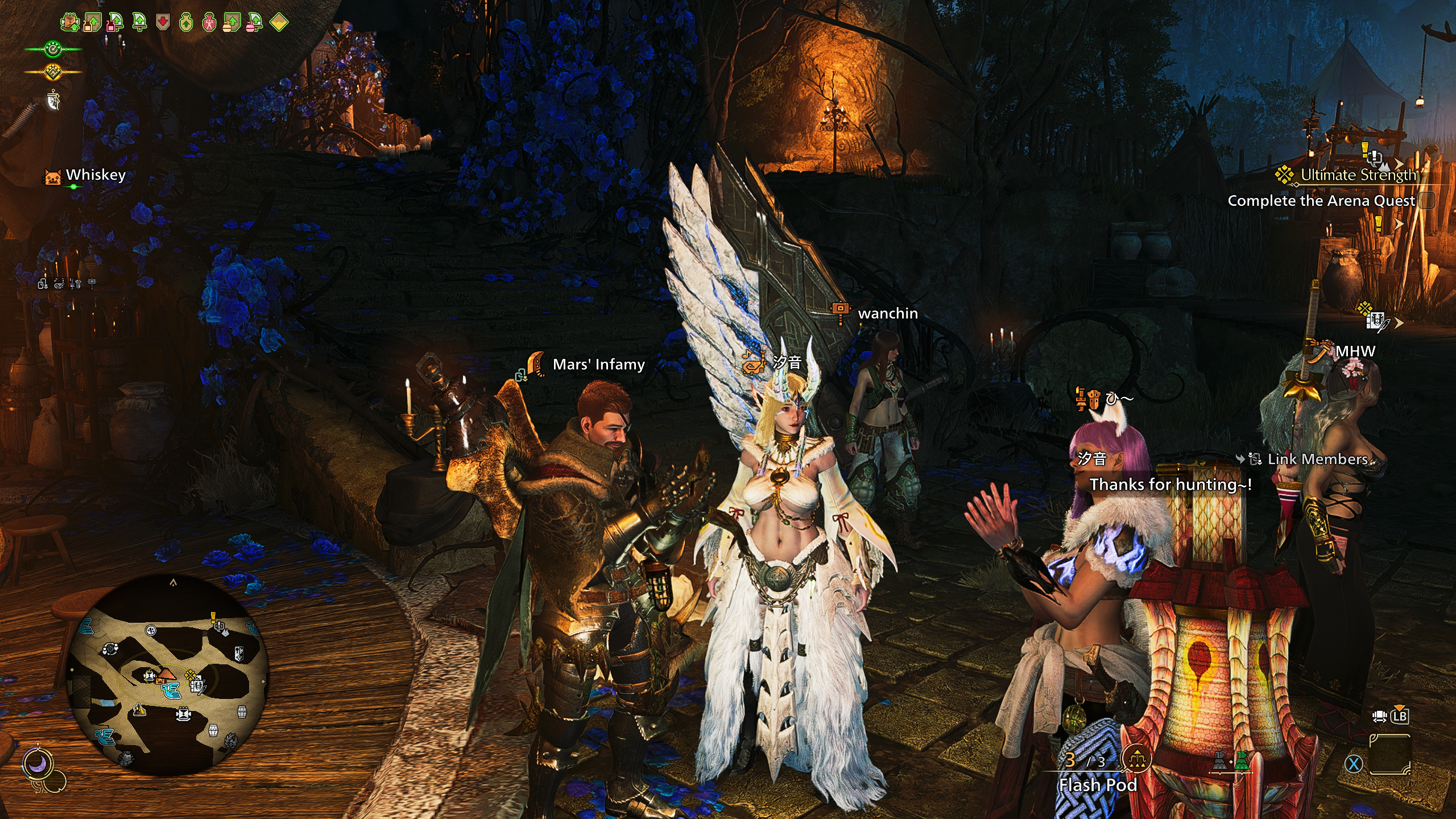
Task: Select the wanchin player name tag
Action: 887,313
